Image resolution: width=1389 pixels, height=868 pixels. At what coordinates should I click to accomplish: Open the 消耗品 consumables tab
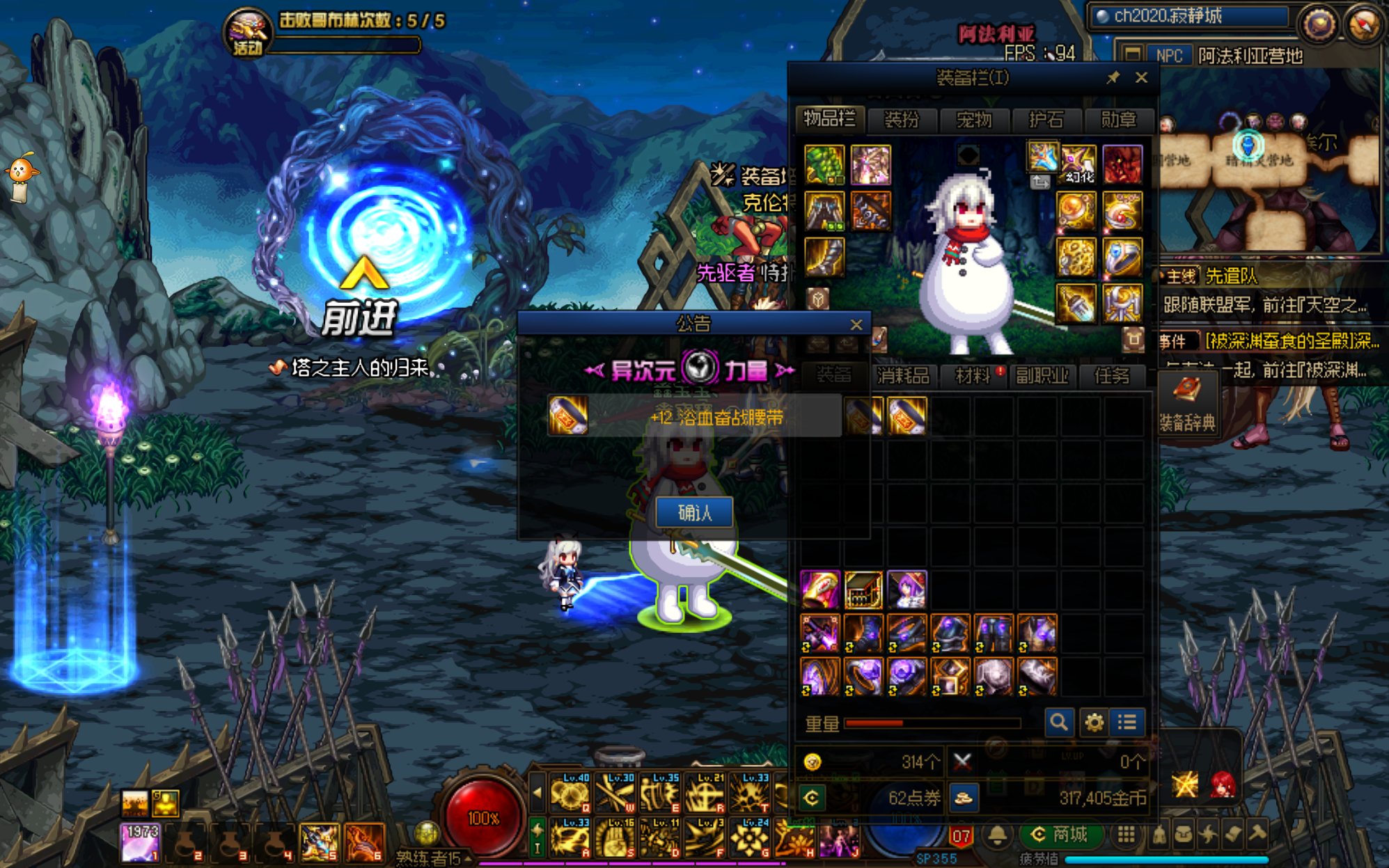pyautogui.click(x=903, y=376)
